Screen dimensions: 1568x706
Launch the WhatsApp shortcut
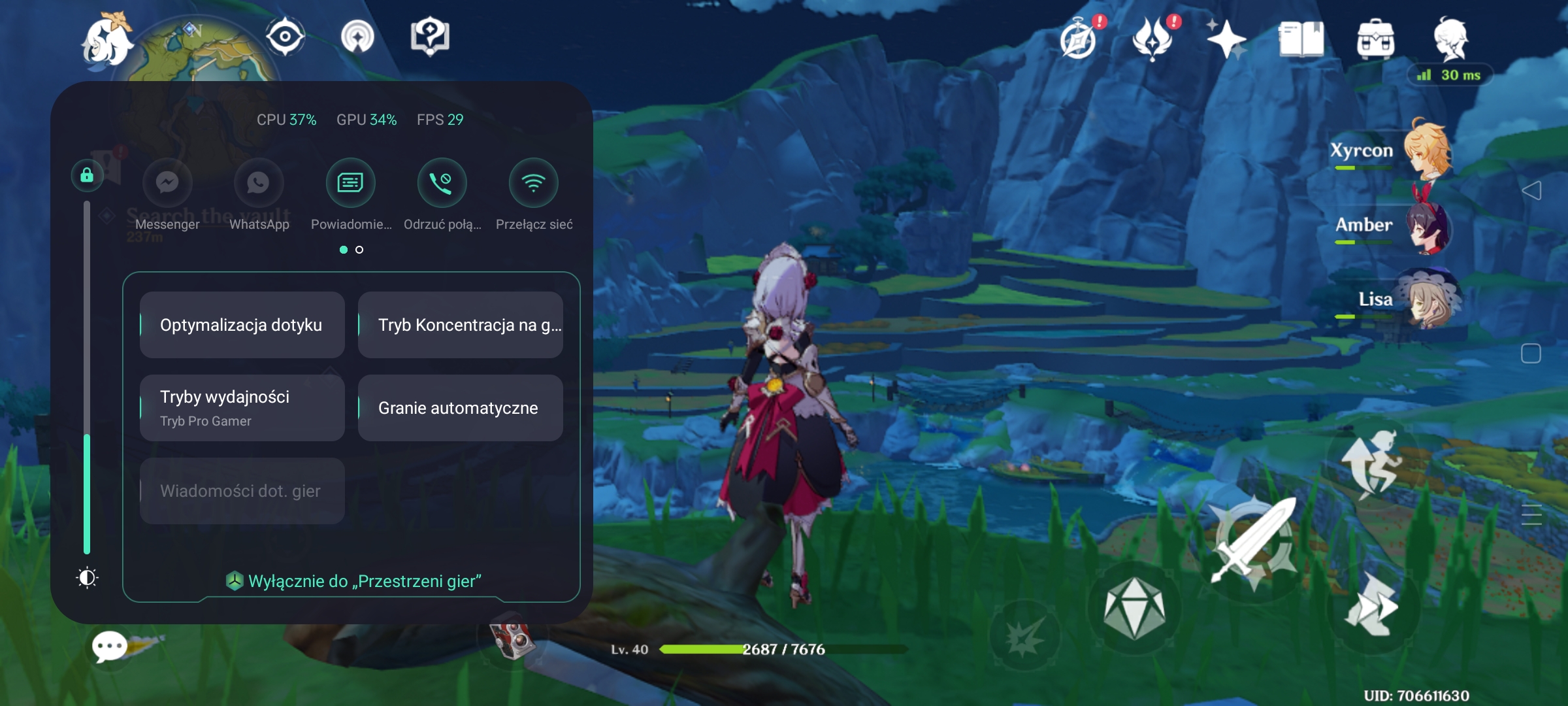259,183
